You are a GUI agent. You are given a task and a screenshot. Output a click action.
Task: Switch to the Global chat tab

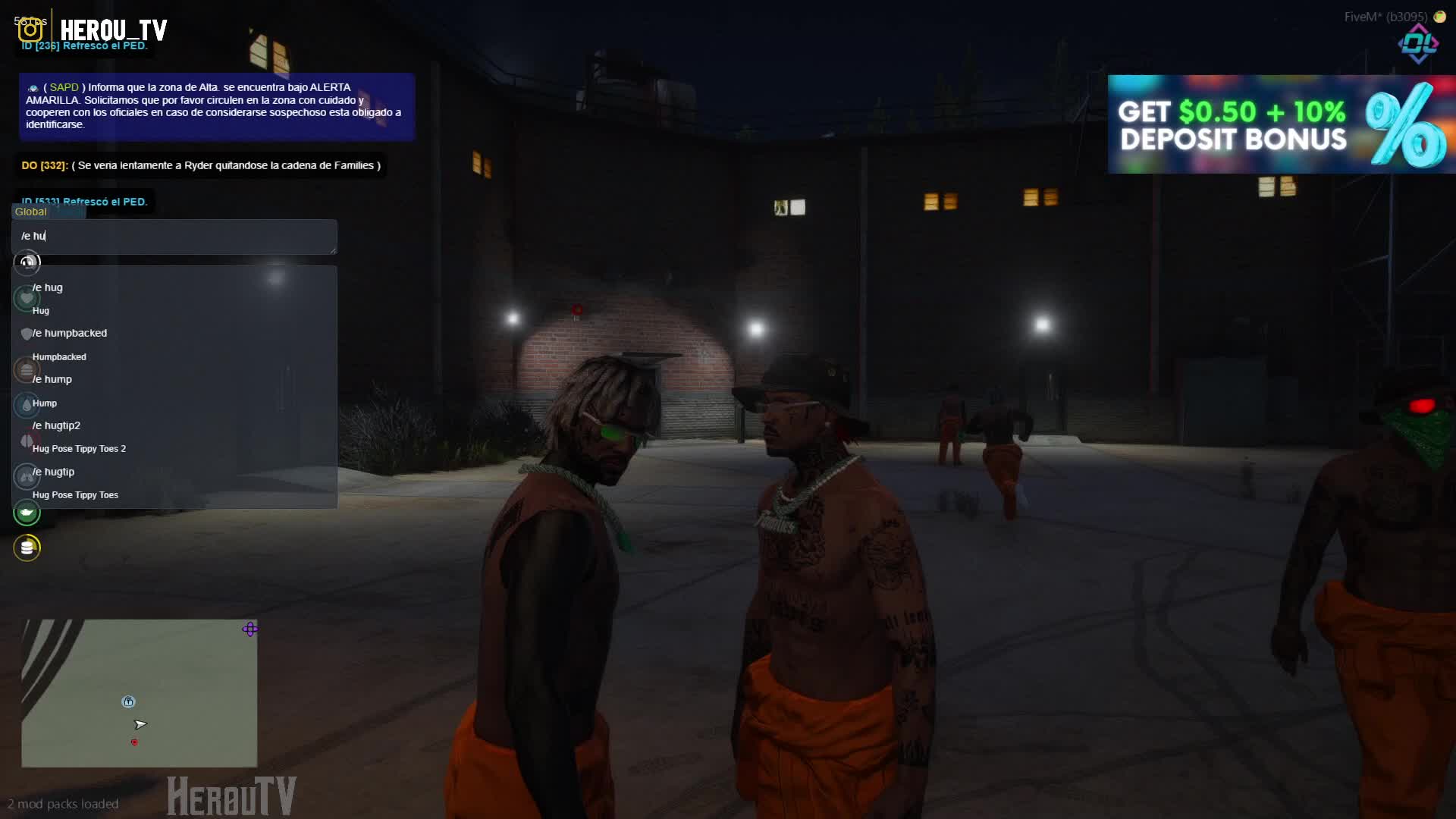(x=31, y=212)
